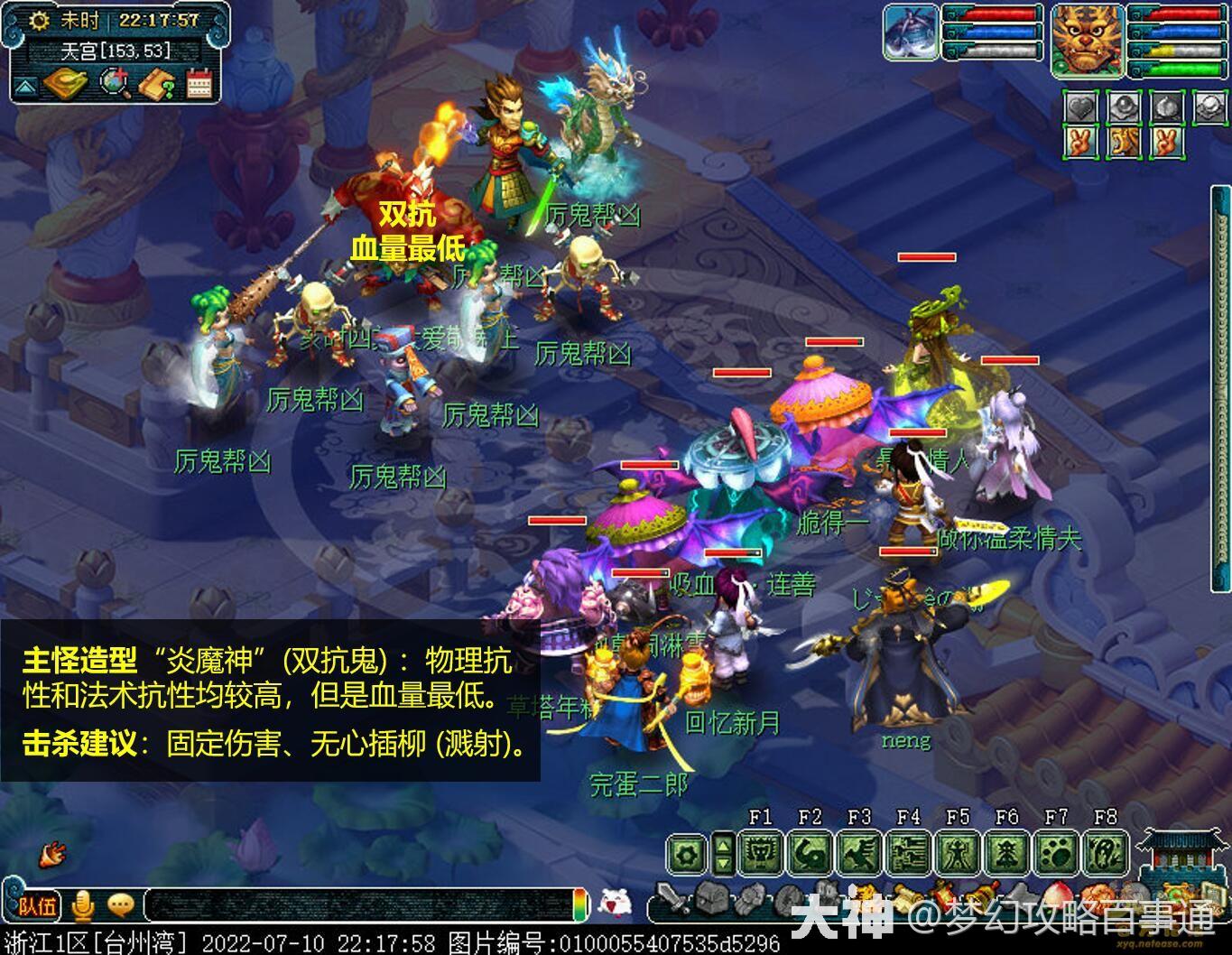Viewport: 1232px width, 955px height.
Task: Click the calendar activity icon in top-left panel
Action: pos(198,83)
